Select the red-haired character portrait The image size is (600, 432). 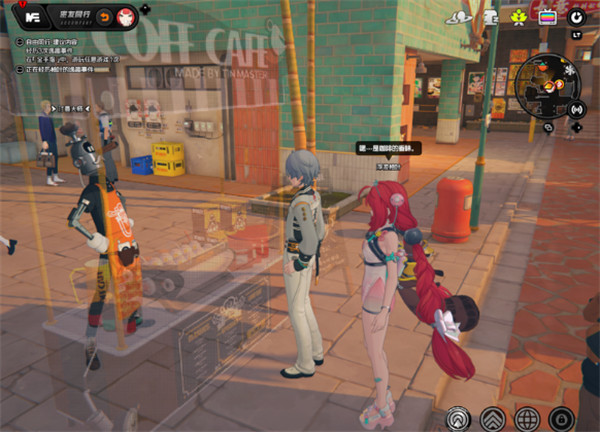pos(126,17)
